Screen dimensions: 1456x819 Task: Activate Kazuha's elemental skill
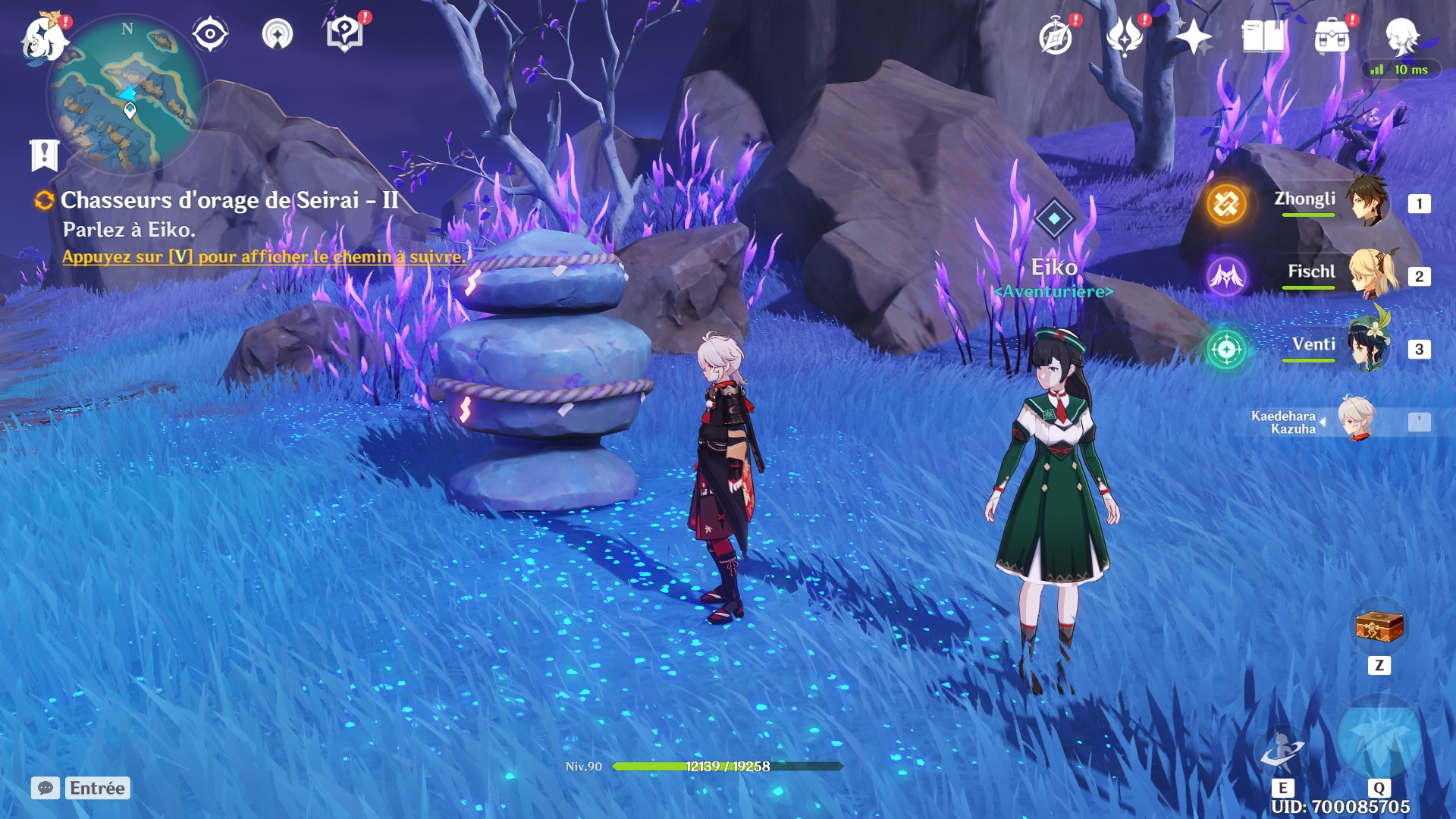pyautogui.click(x=1282, y=751)
